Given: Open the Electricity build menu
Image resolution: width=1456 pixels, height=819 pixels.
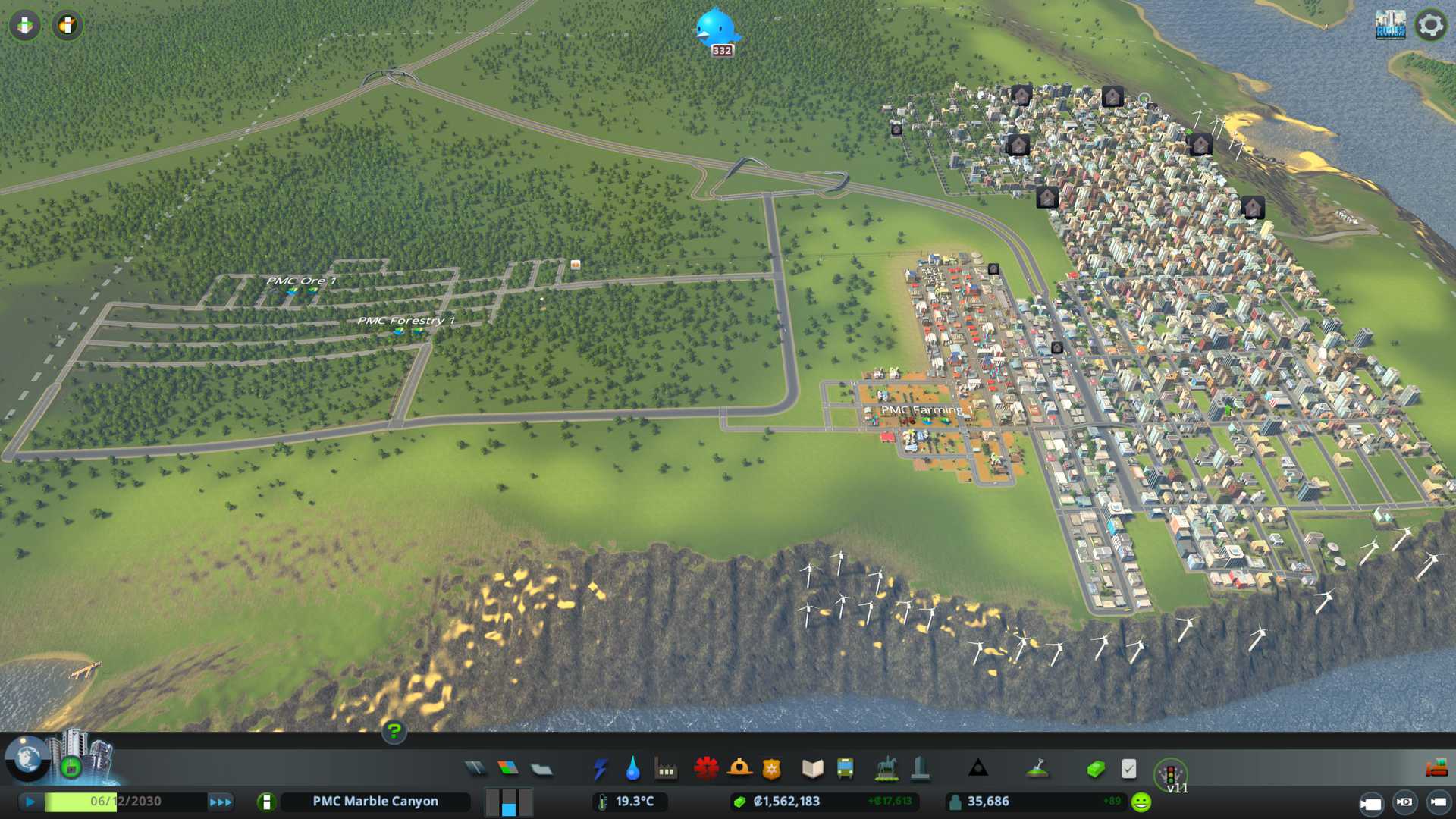Looking at the screenshot, I should coord(600,769).
